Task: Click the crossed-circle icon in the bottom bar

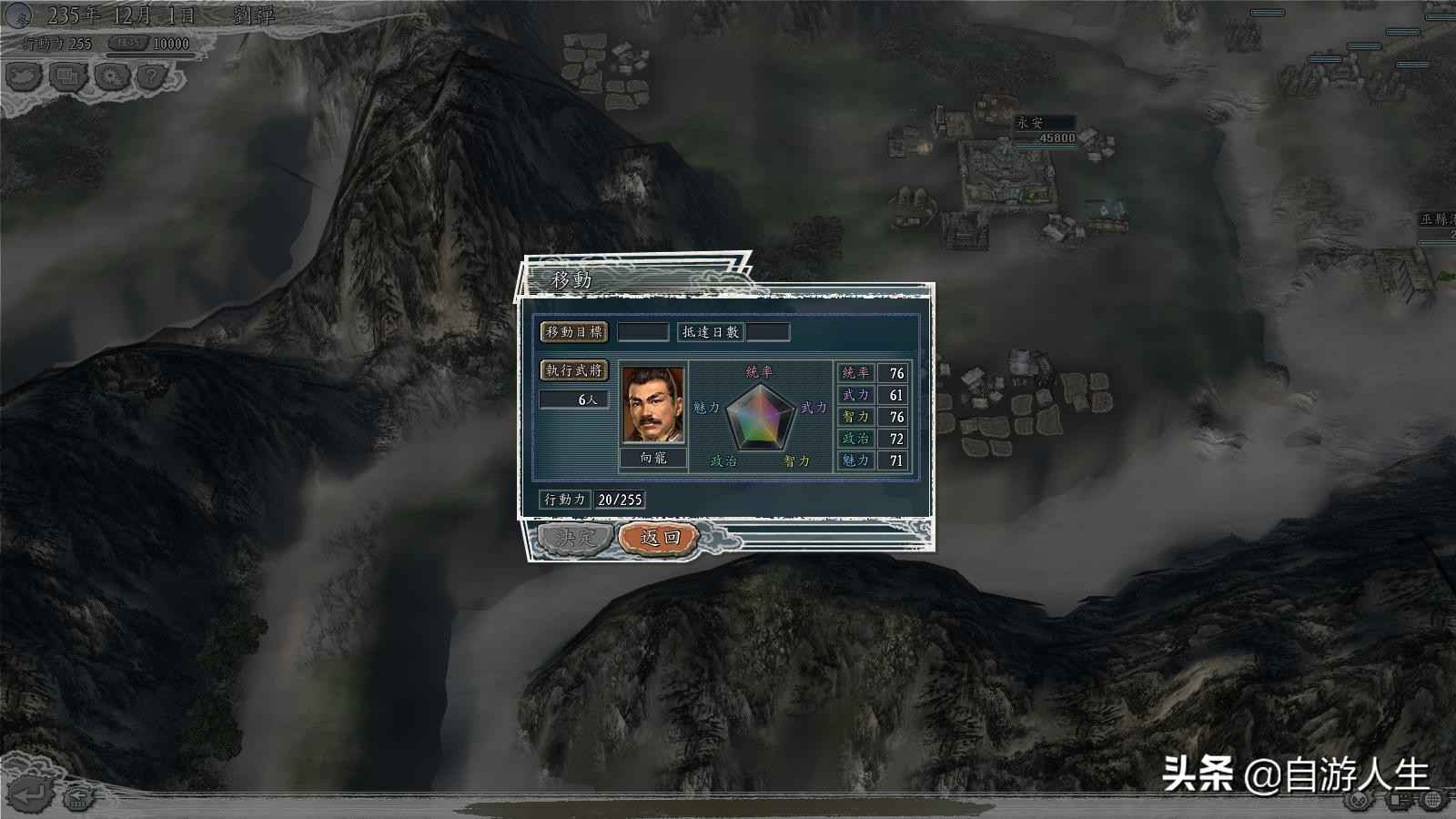Action: (x=1359, y=800)
